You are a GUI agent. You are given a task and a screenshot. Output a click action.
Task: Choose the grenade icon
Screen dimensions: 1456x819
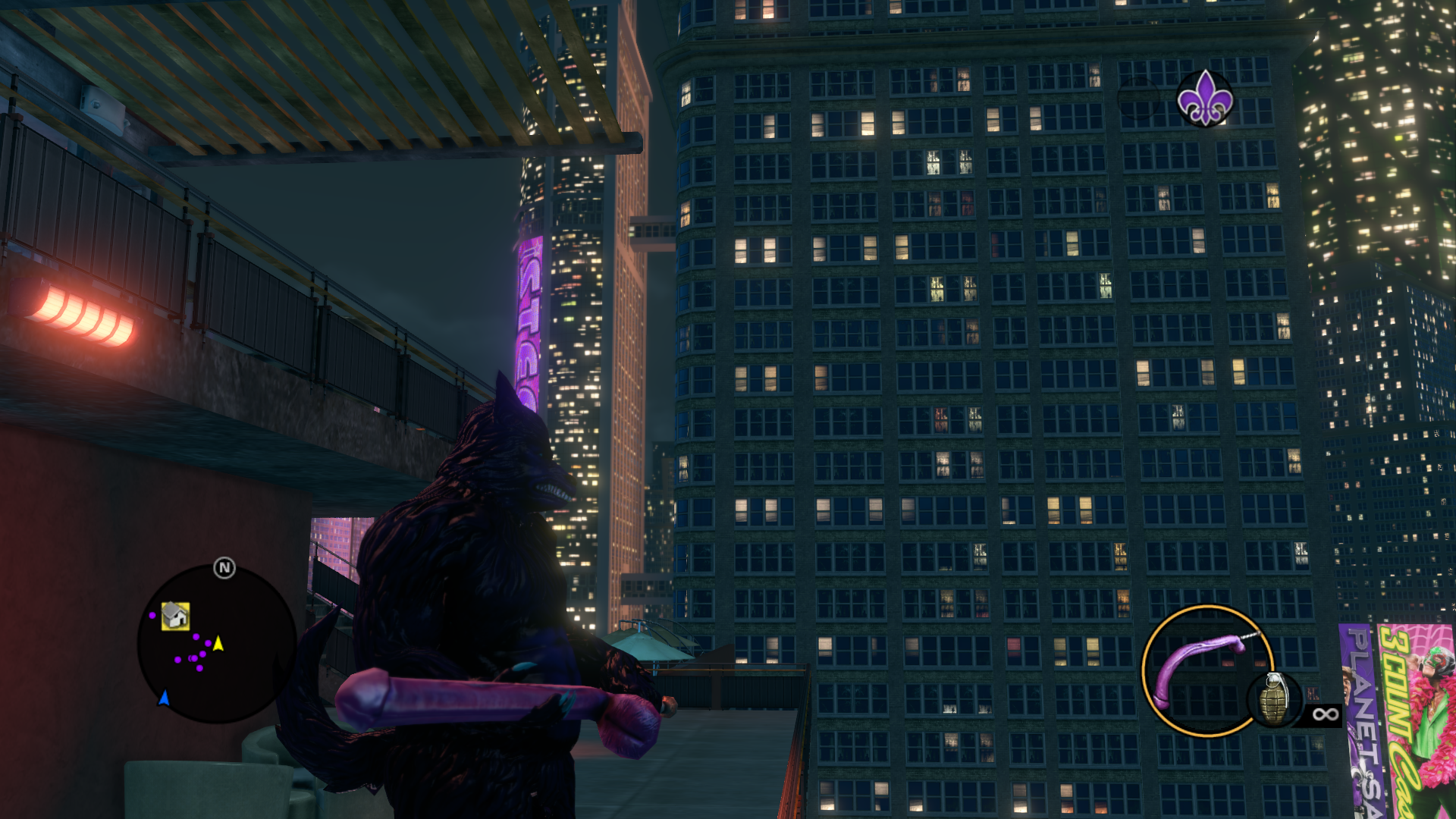coord(1274,699)
